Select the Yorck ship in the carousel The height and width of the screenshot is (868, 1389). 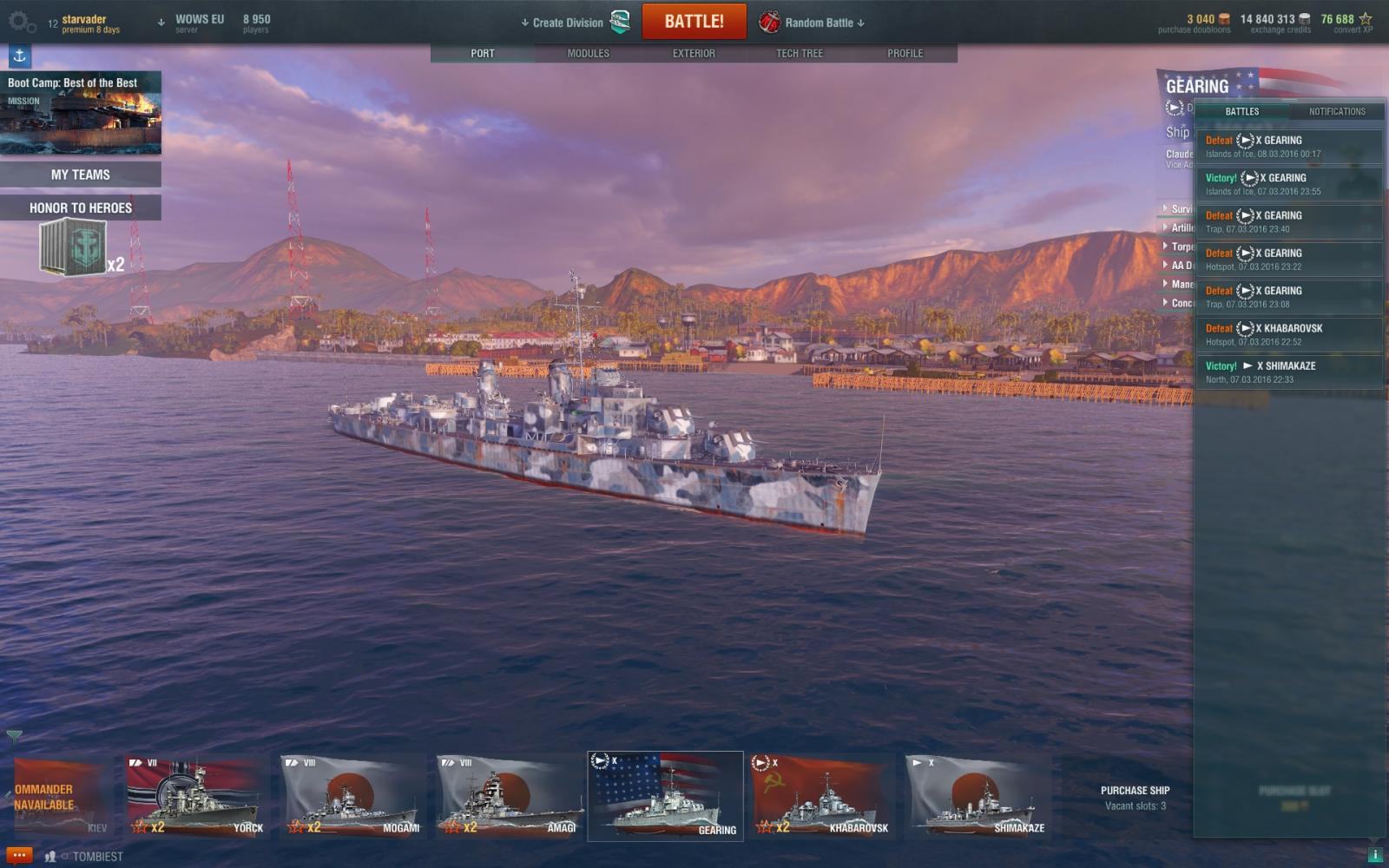pyautogui.click(x=195, y=797)
